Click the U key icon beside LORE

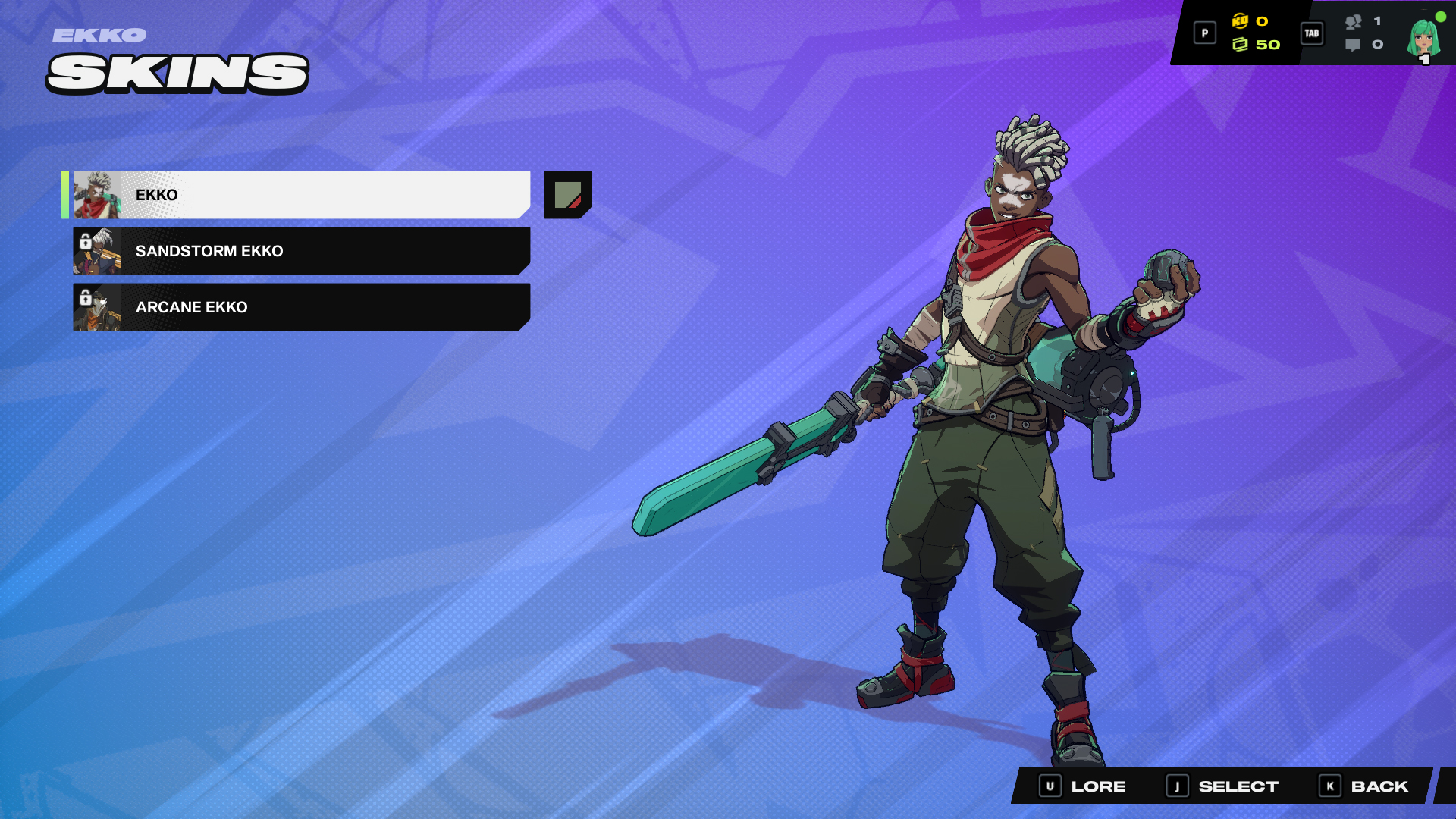1050,786
